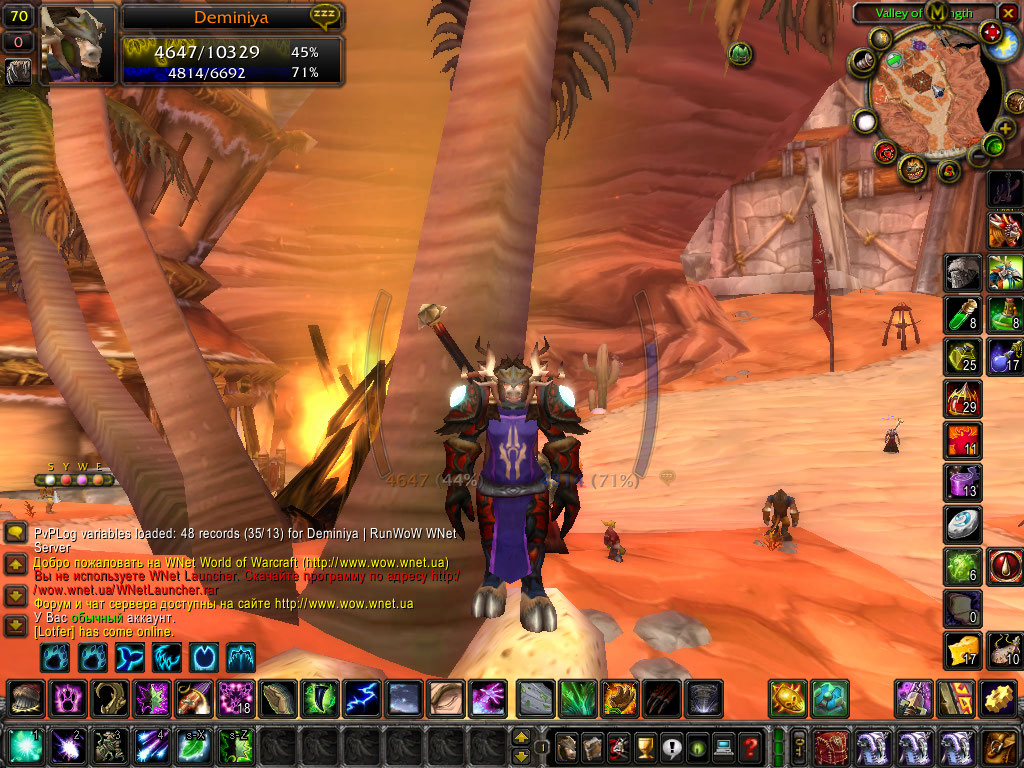1024x768 pixels.
Task: Use the action bar slot numbered 1
Action: click(x=25, y=746)
